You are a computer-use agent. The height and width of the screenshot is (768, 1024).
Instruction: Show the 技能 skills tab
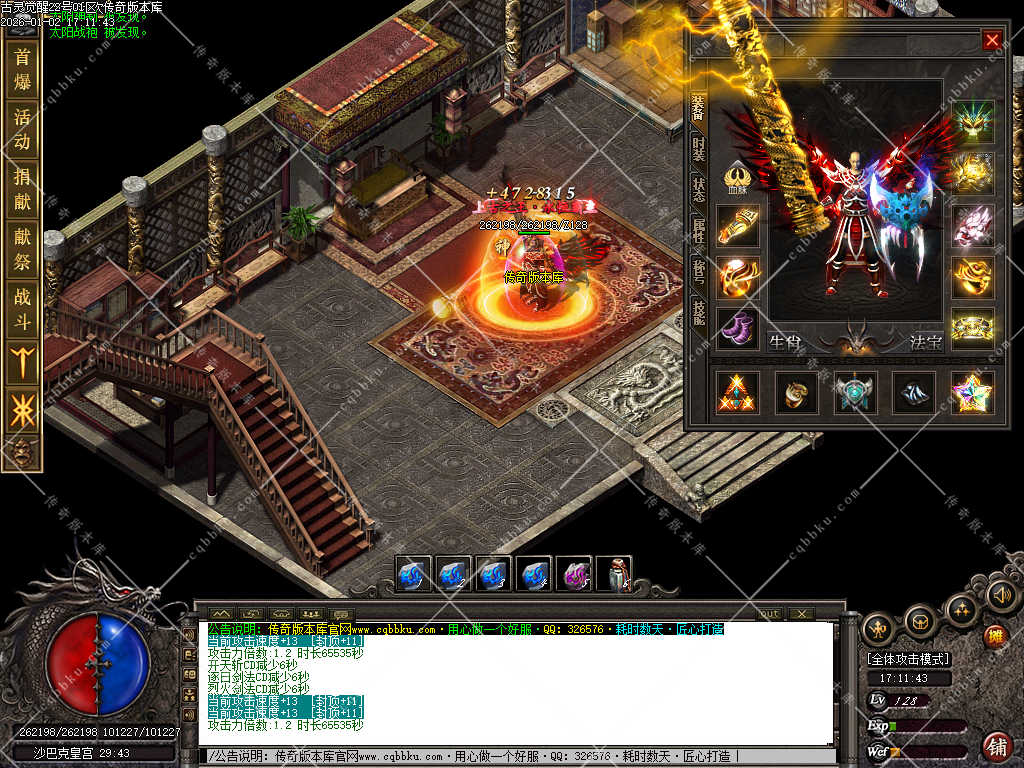(698, 312)
